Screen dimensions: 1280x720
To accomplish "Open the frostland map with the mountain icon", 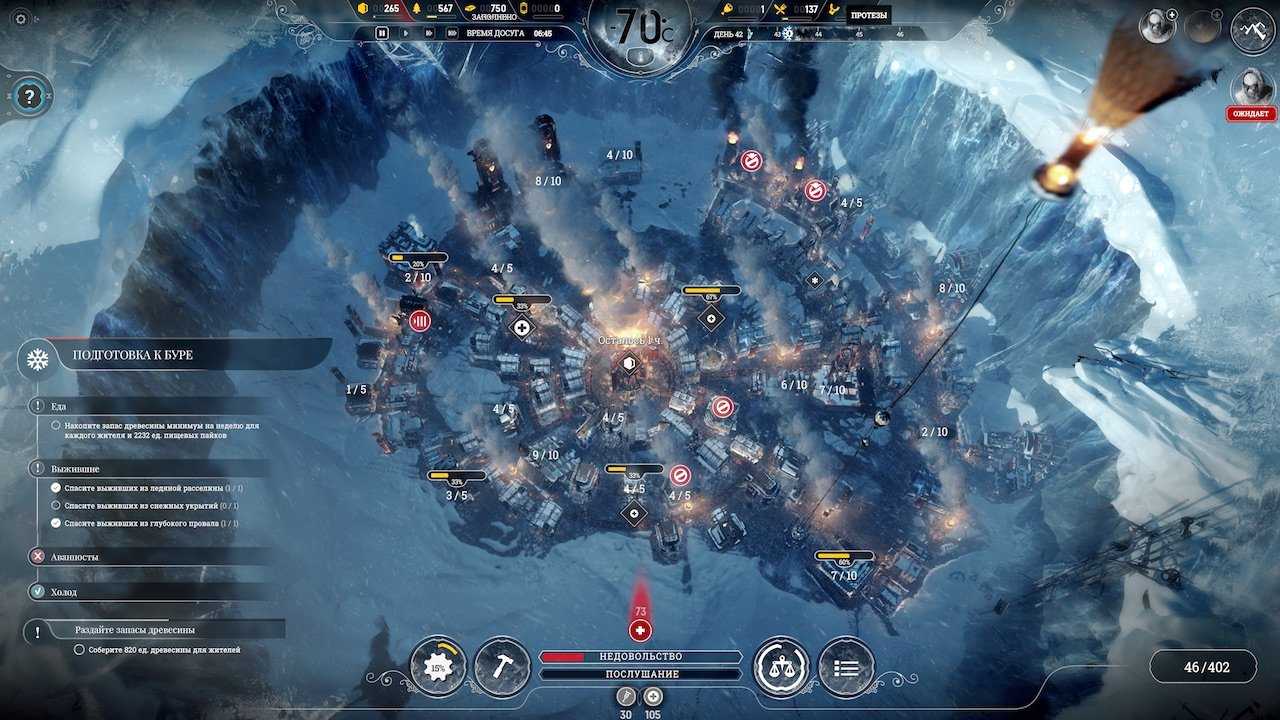I will click(x=1252, y=28).
